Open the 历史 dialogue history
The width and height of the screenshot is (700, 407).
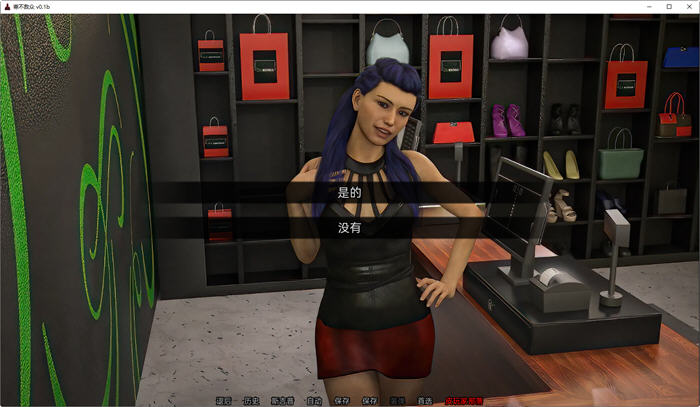(251, 401)
